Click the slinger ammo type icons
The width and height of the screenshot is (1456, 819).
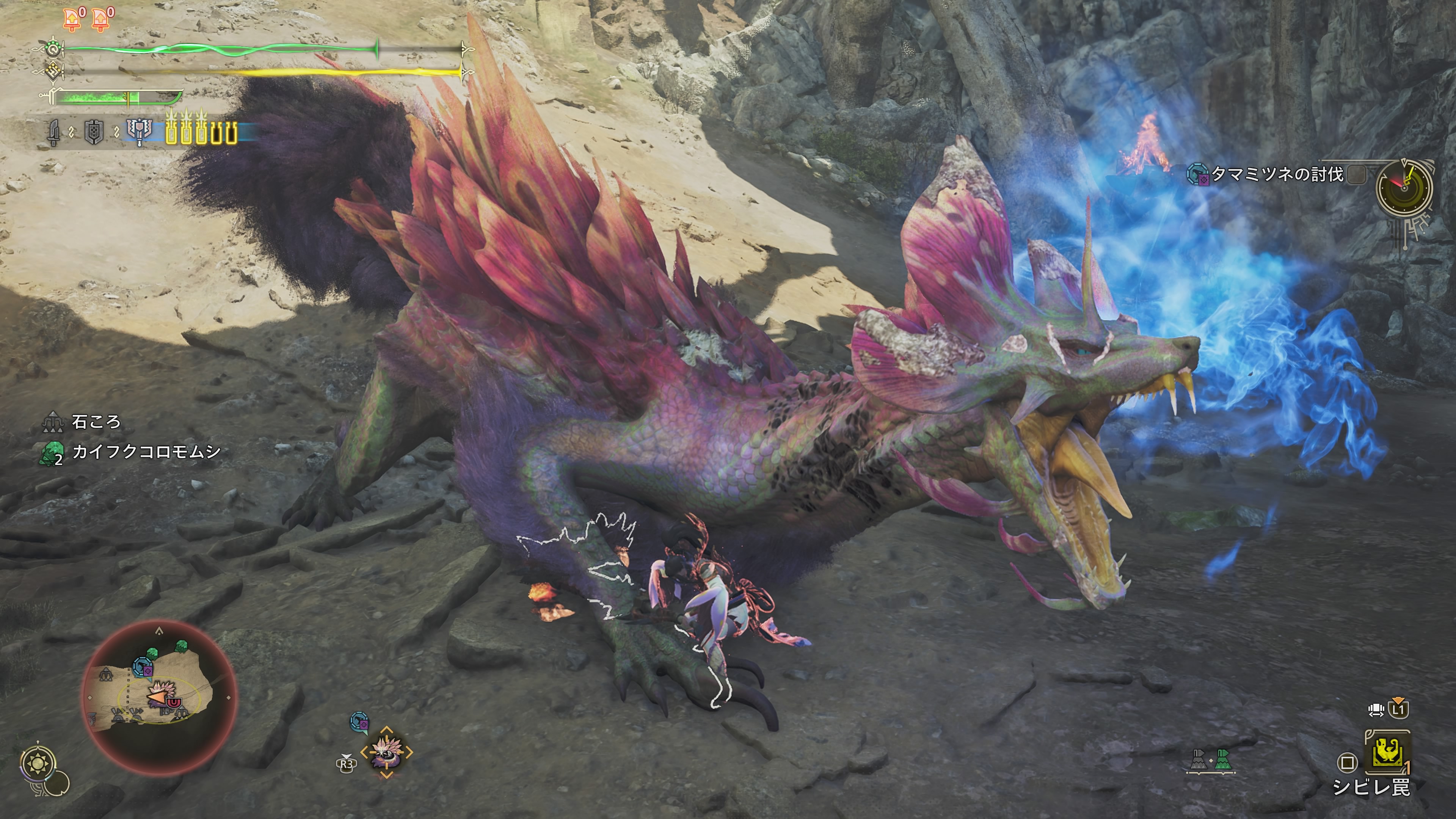coord(1210,760)
